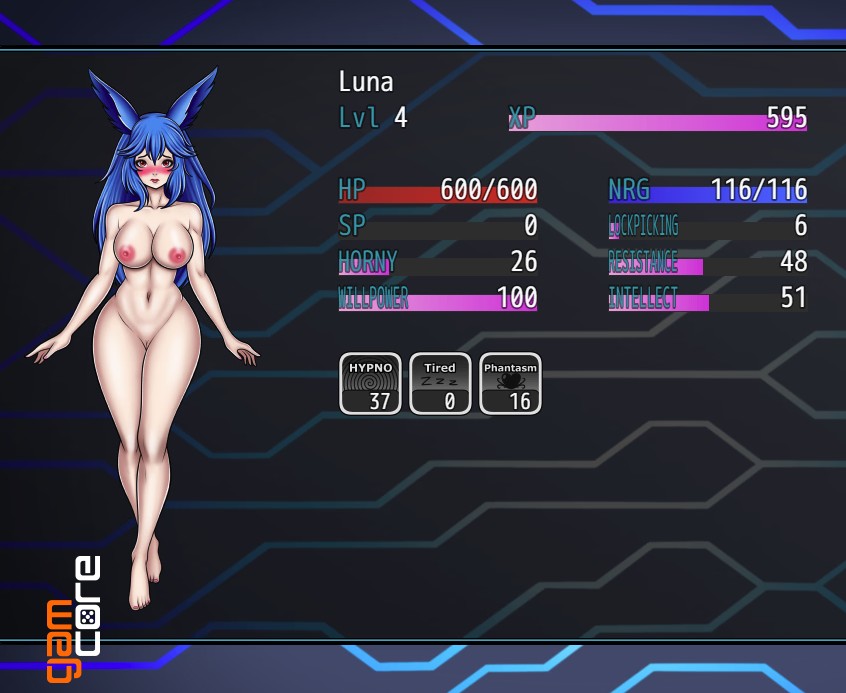Image resolution: width=846 pixels, height=693 pixels.
Task: Choose the Phantasm status icon
Action: 510,383
